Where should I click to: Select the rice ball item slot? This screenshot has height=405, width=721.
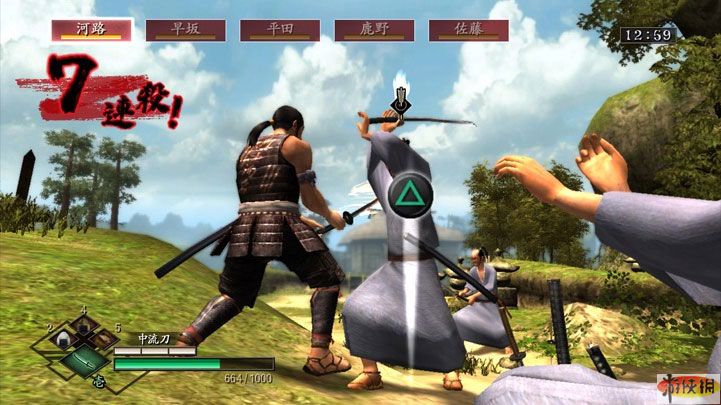pyautogui.click(x=61, y=343)
